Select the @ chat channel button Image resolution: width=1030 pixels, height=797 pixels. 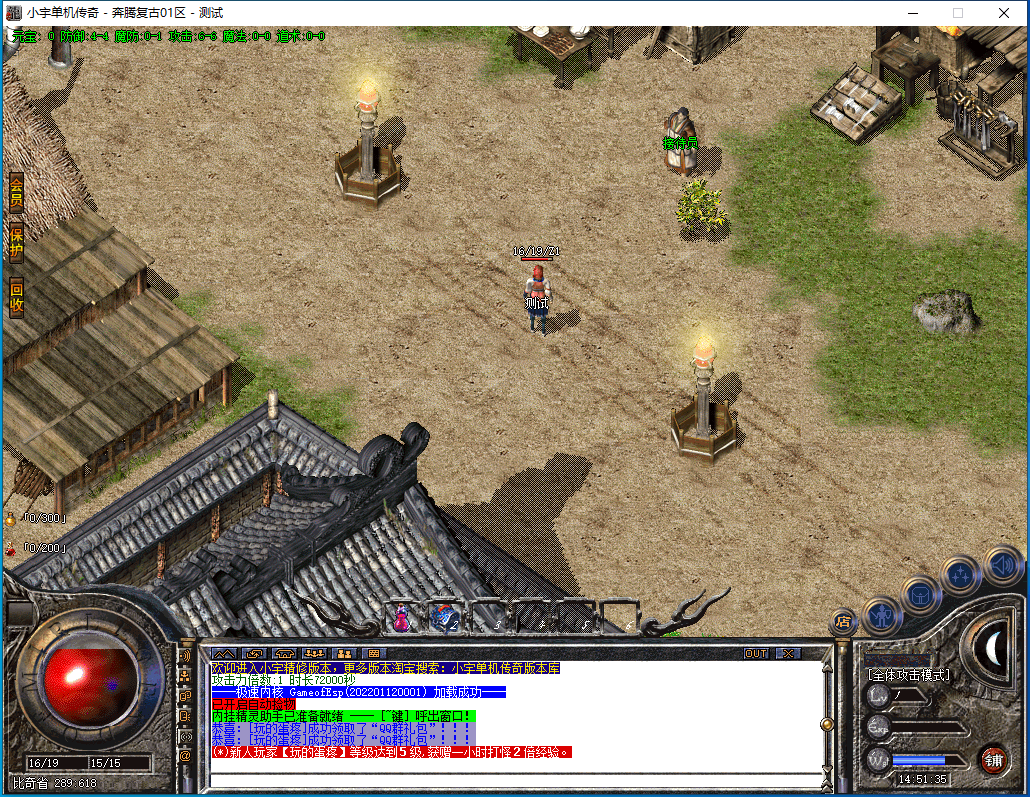(x=185, y=756)
